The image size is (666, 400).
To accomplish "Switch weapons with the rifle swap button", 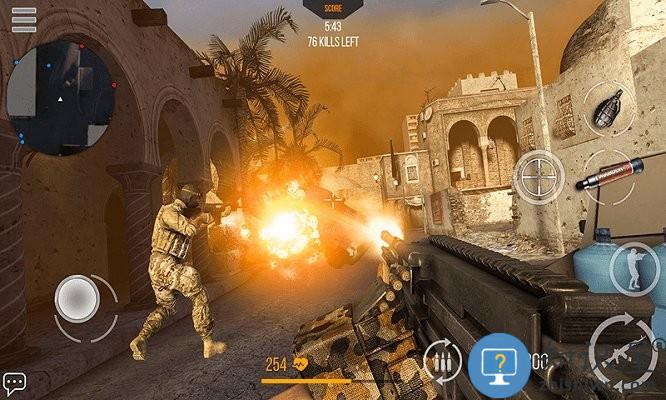I will click(622, 348).
